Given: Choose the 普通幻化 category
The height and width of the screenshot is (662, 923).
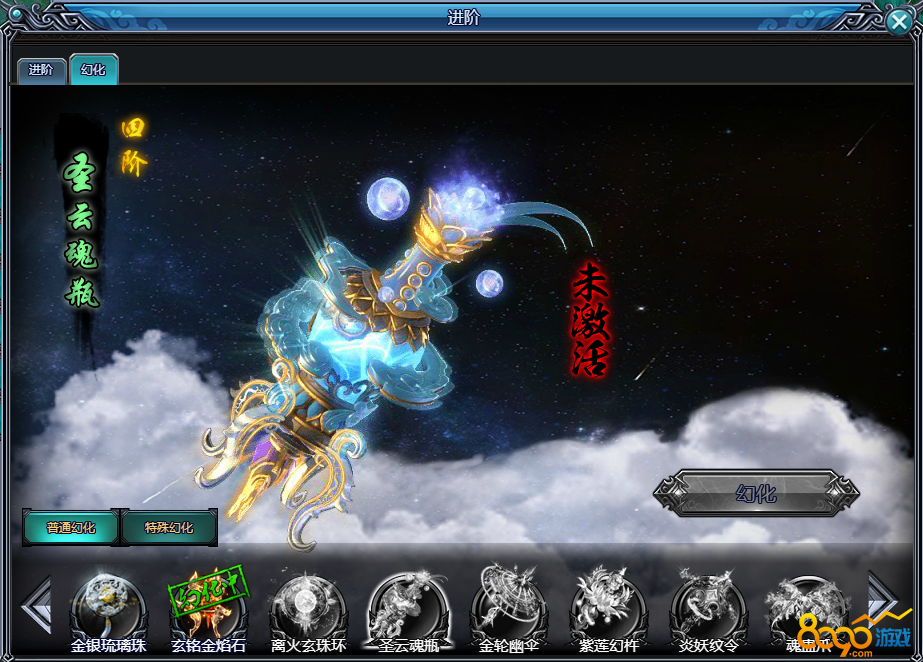Looking at the screenshot, I should tap(71, 527).
